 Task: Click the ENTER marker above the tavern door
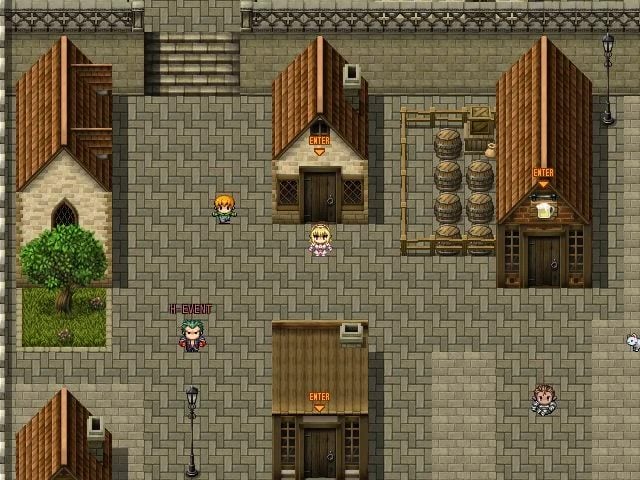(543, 175)
